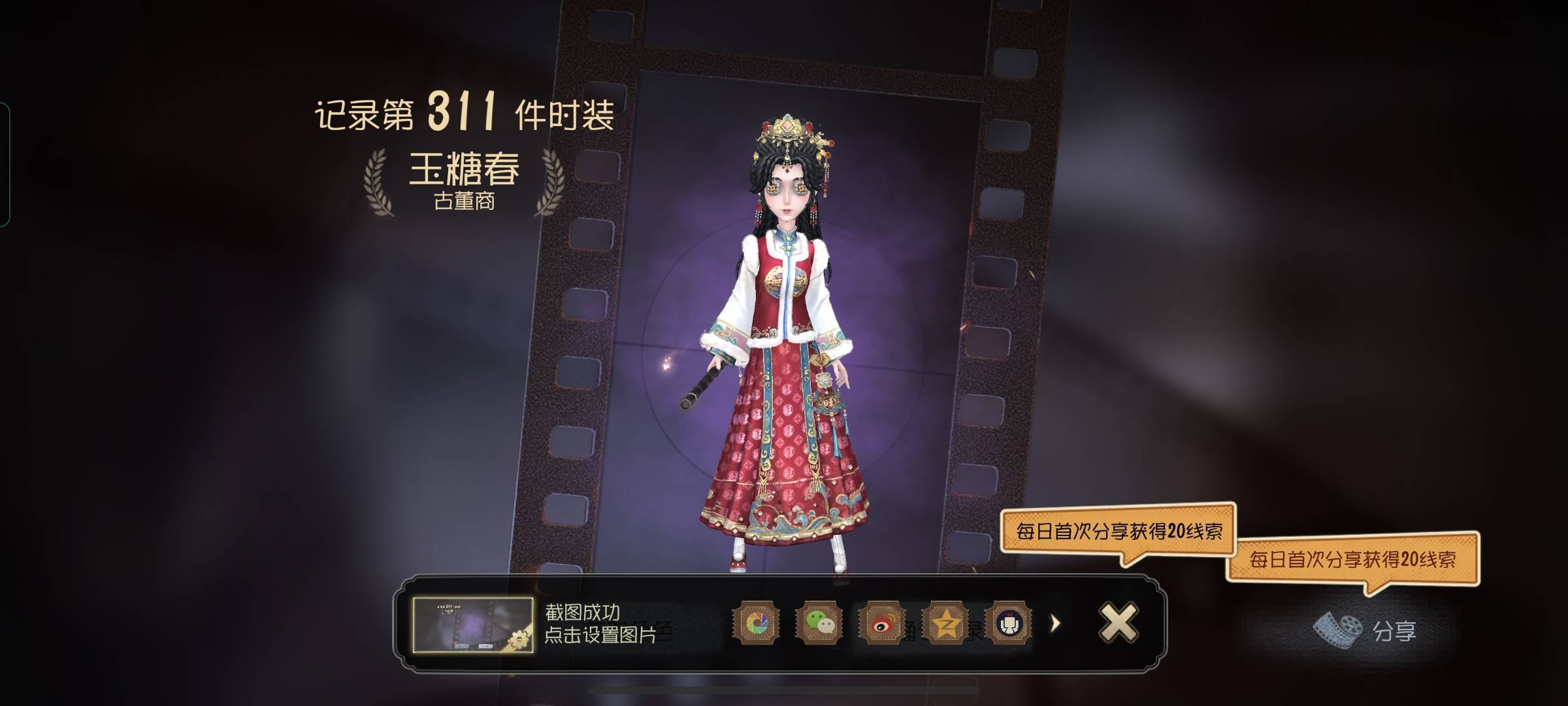Viewport: 1568px width, 706px height.
Task: Click the costume counter showing 311
Action: [x=464, y=111]
